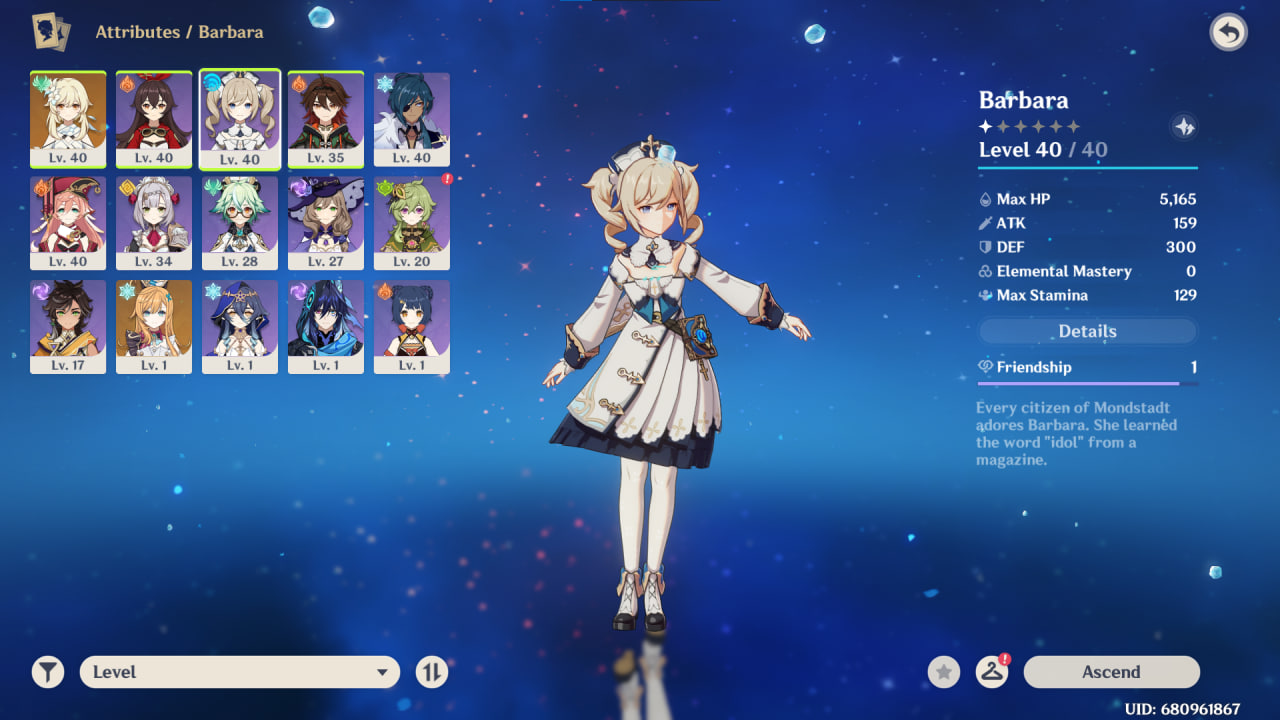This screenshot has height=720, width=1280.
Task: Open the outfit hanger icon
Action: [x=991, y=672]
